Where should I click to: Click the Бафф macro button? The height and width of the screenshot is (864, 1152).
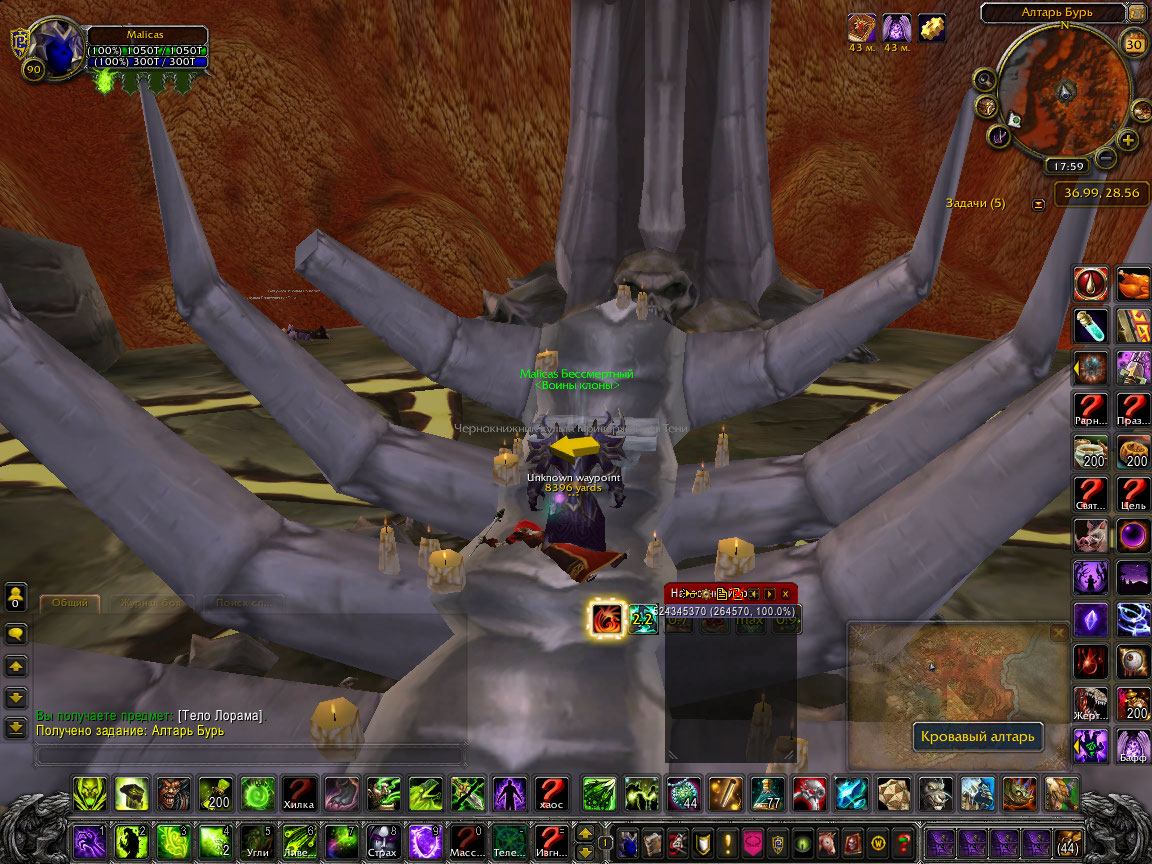[x=1133, y=746]
